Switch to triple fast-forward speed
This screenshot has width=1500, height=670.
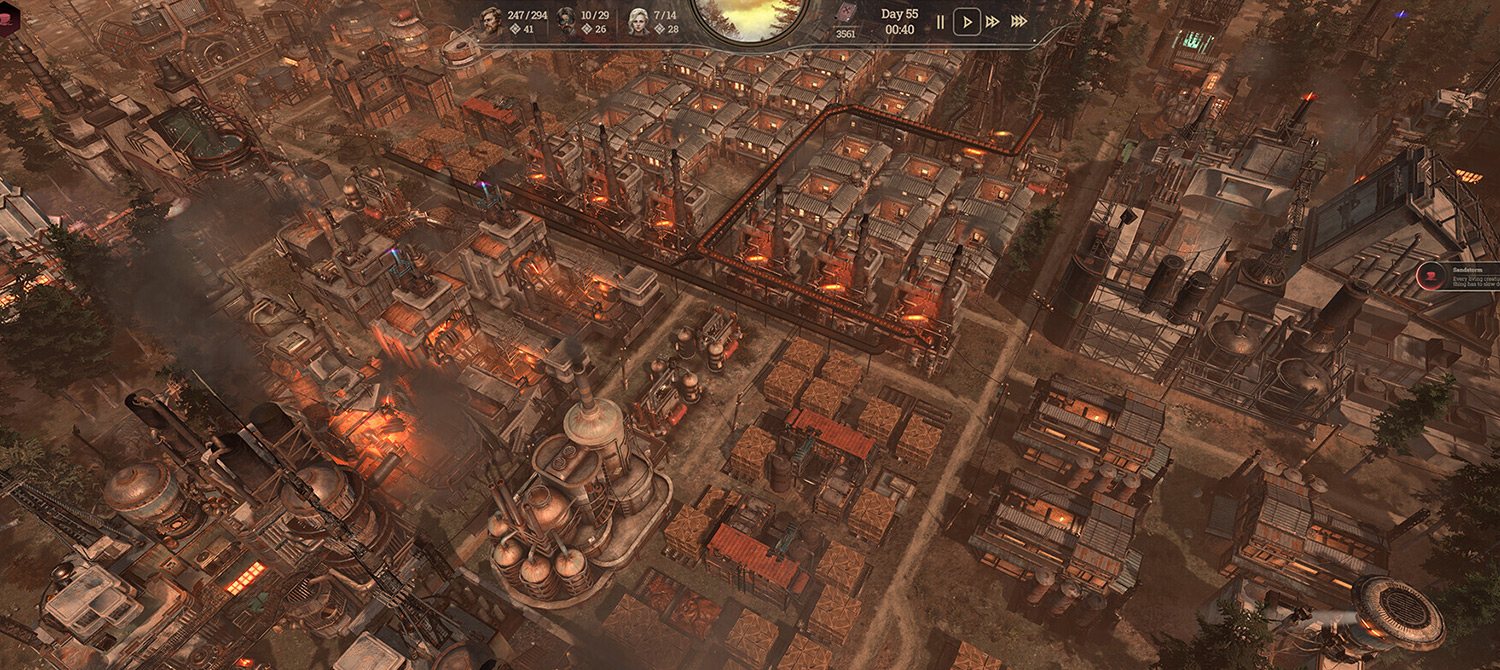[x=1019, y=21]
